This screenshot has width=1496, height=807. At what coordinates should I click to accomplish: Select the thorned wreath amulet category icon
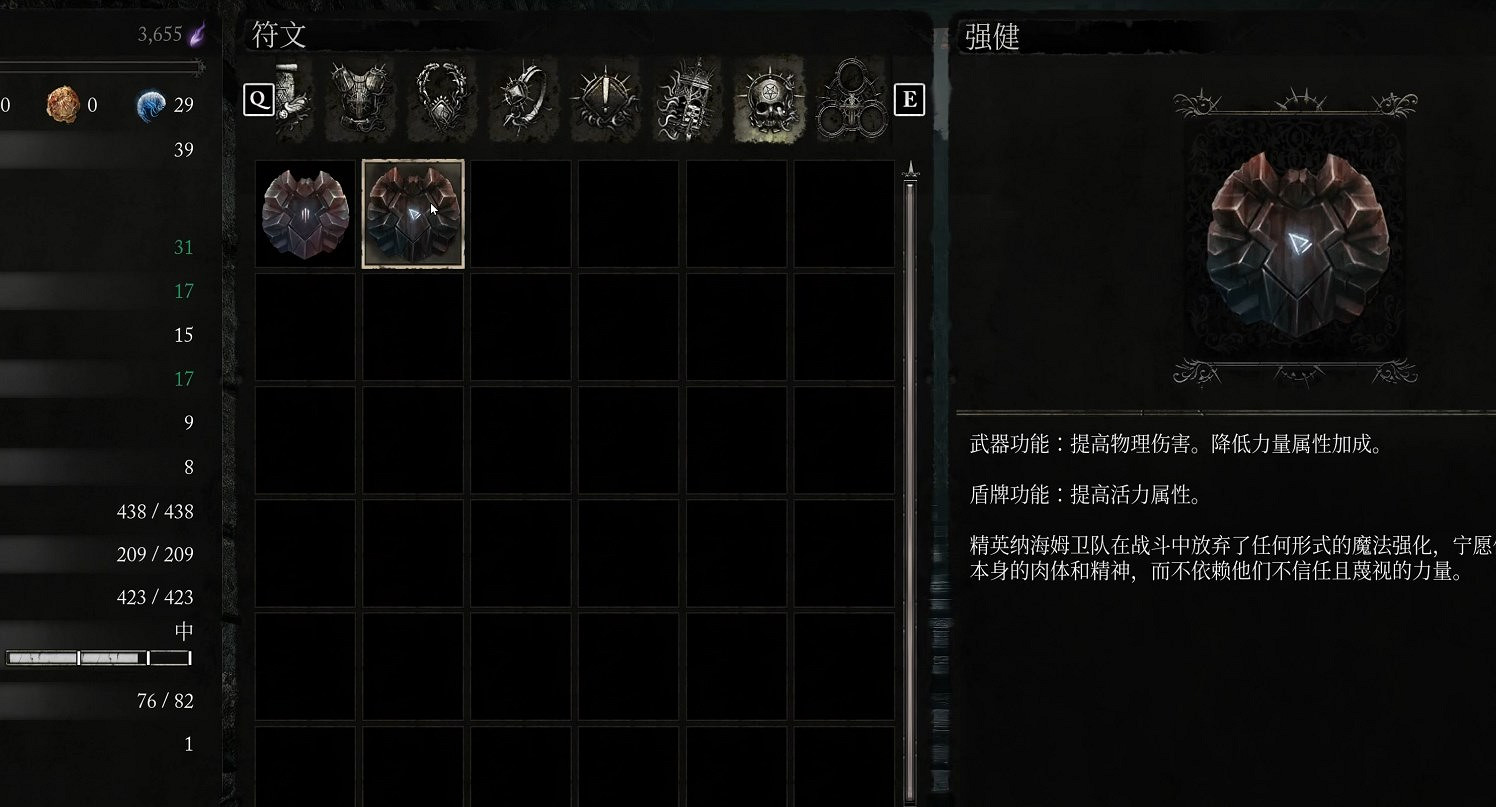[x=440, y=100]
